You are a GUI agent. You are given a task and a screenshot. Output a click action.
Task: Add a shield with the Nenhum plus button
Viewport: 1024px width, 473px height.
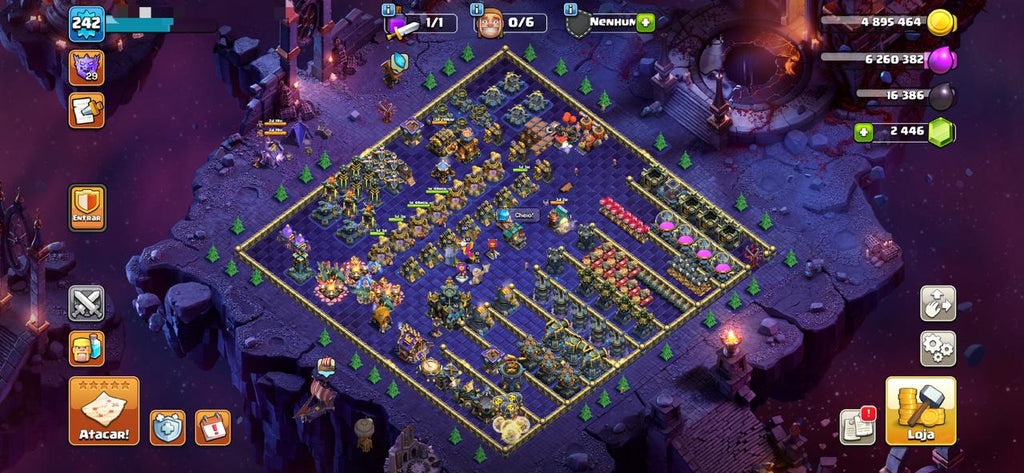645,22
